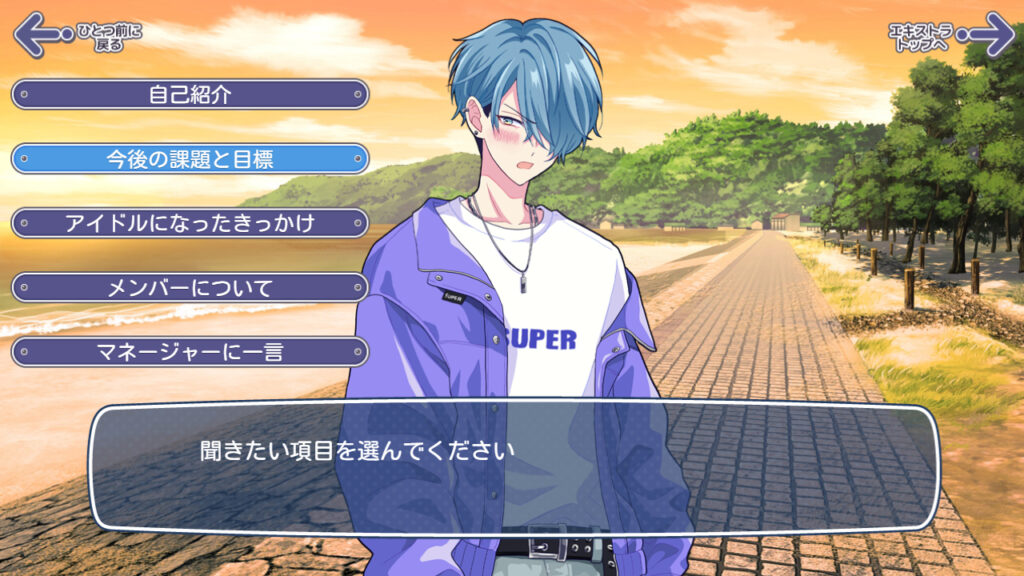Select マネージャーに一言 option
1024x576 pixels.
[190, 352]
